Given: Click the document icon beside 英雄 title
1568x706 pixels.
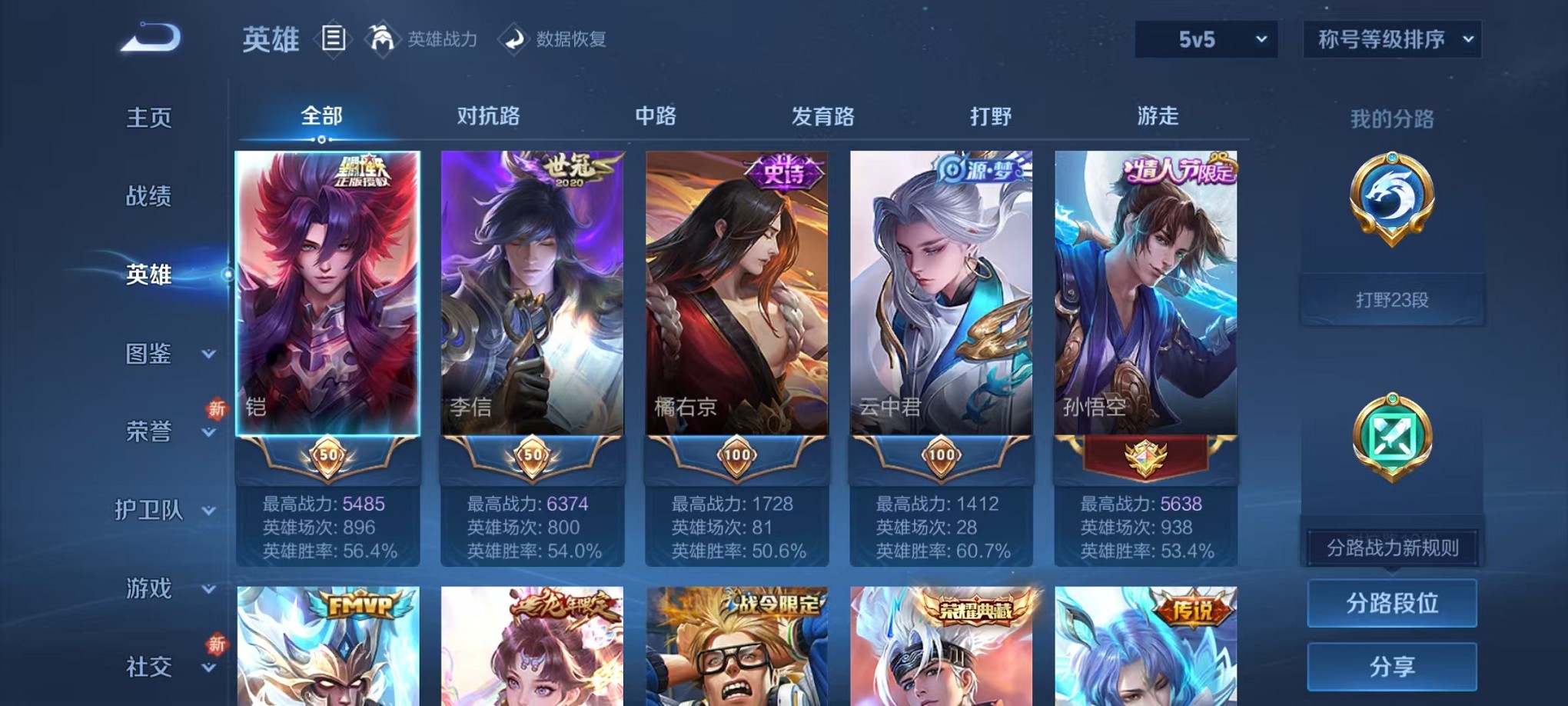Looking at the screenshot, I should (x=334, y=39).
